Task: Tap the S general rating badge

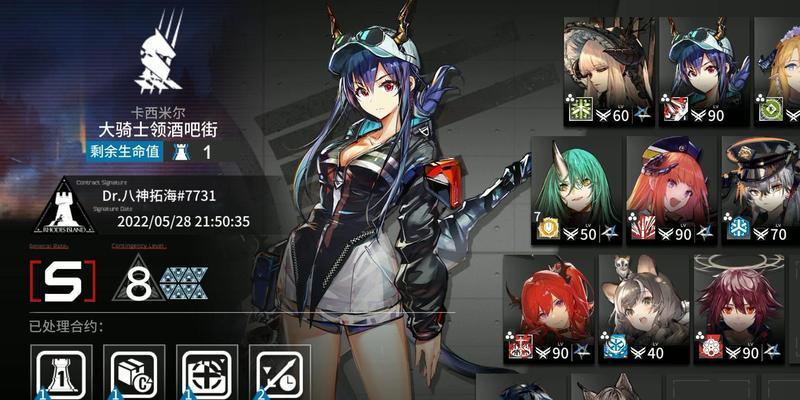Action: 62,283
